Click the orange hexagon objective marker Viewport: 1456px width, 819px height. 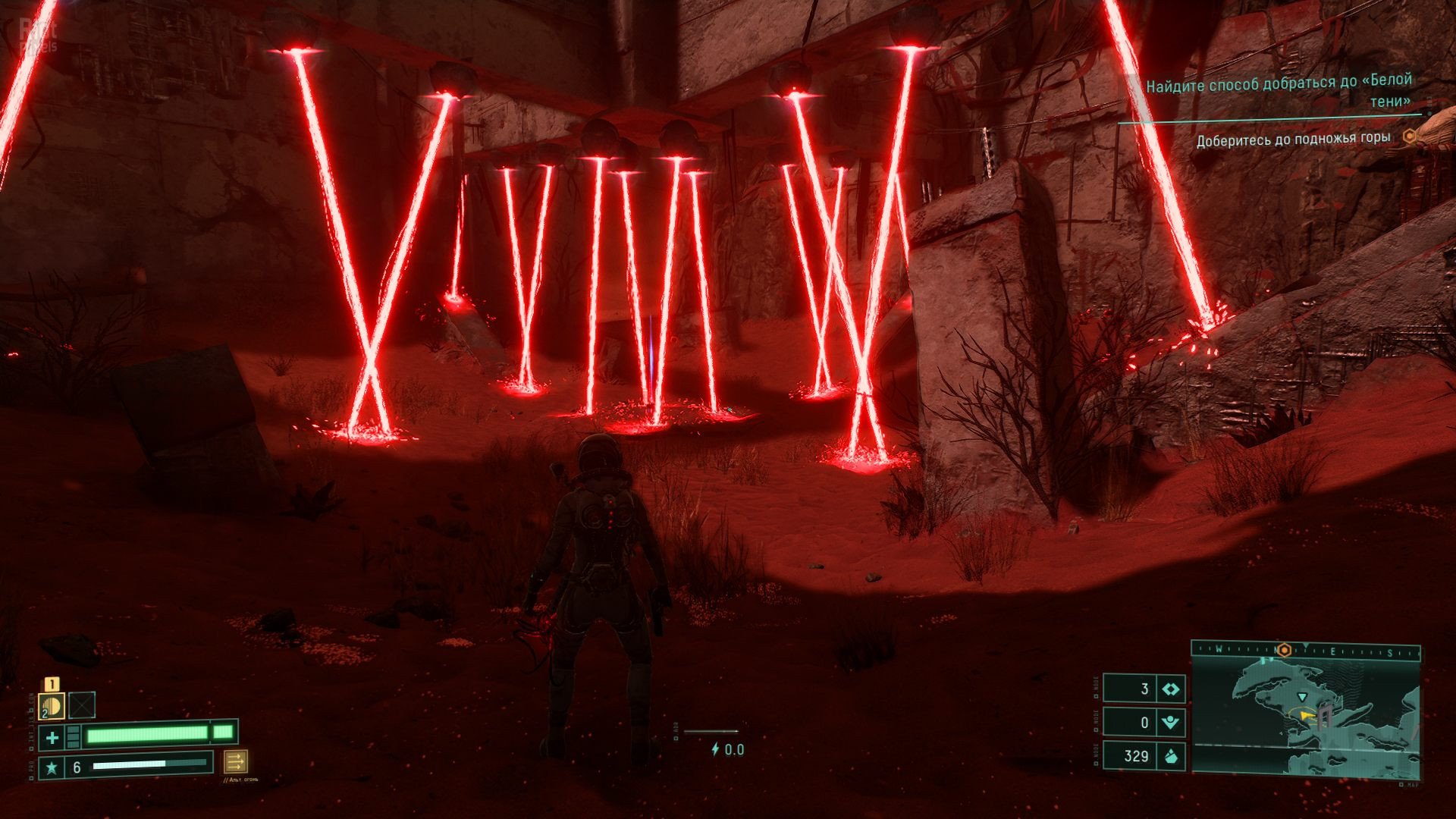pos(1409,136)
